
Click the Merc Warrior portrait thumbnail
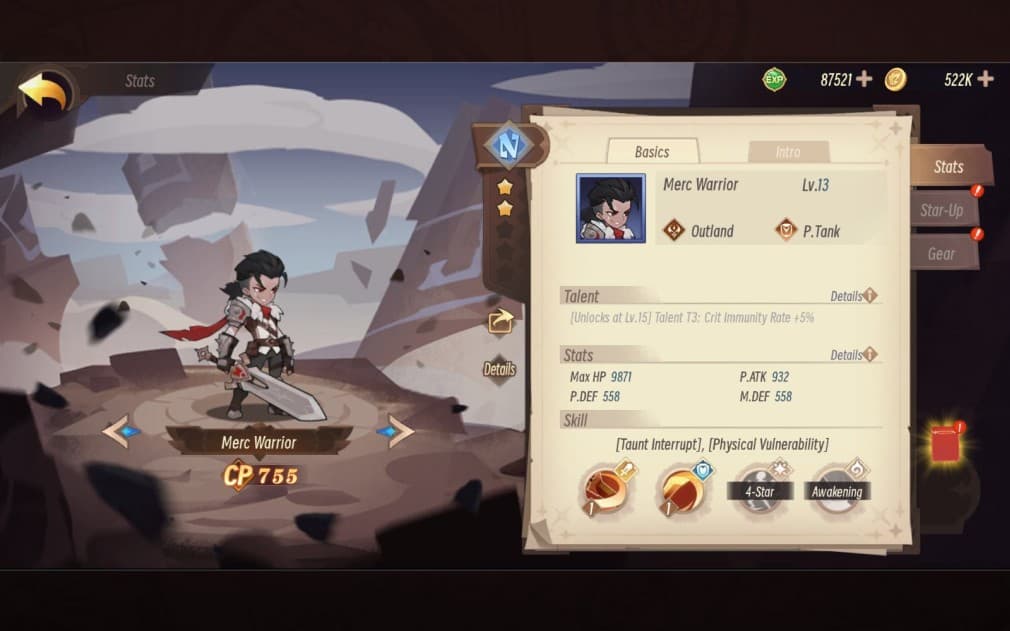(610, 208)
